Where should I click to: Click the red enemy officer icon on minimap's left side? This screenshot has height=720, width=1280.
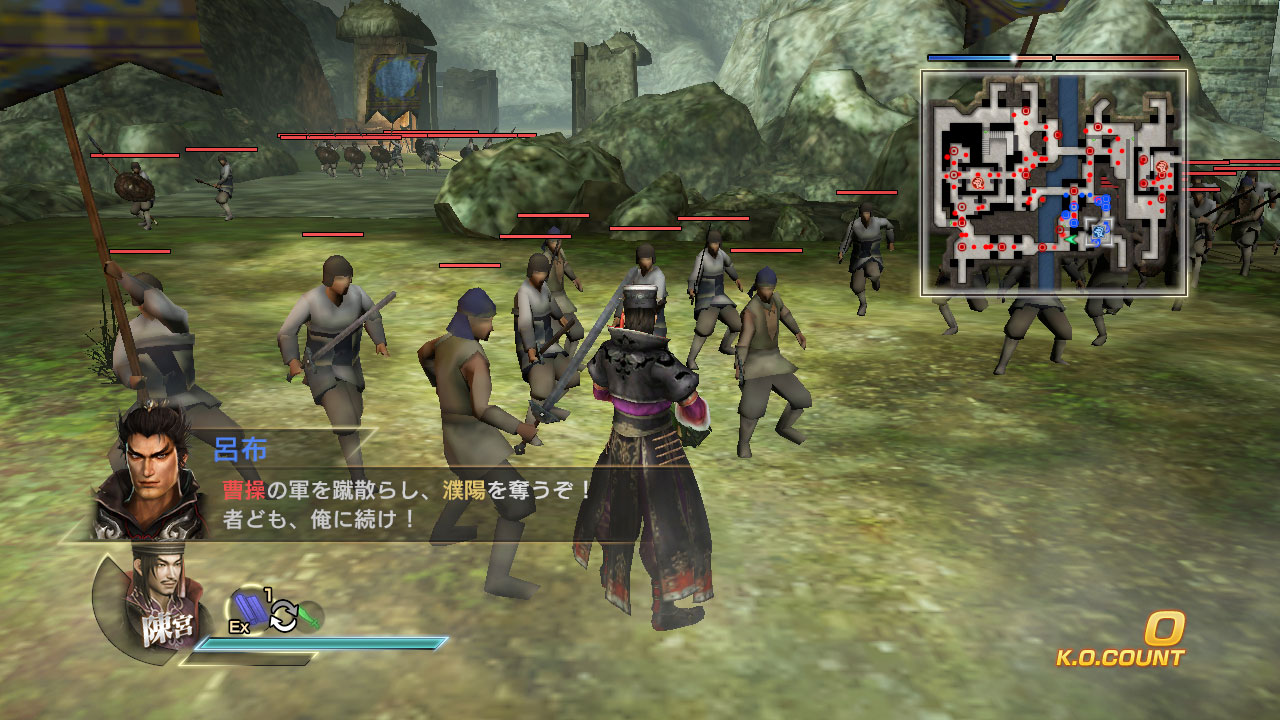tap(978, 184)
